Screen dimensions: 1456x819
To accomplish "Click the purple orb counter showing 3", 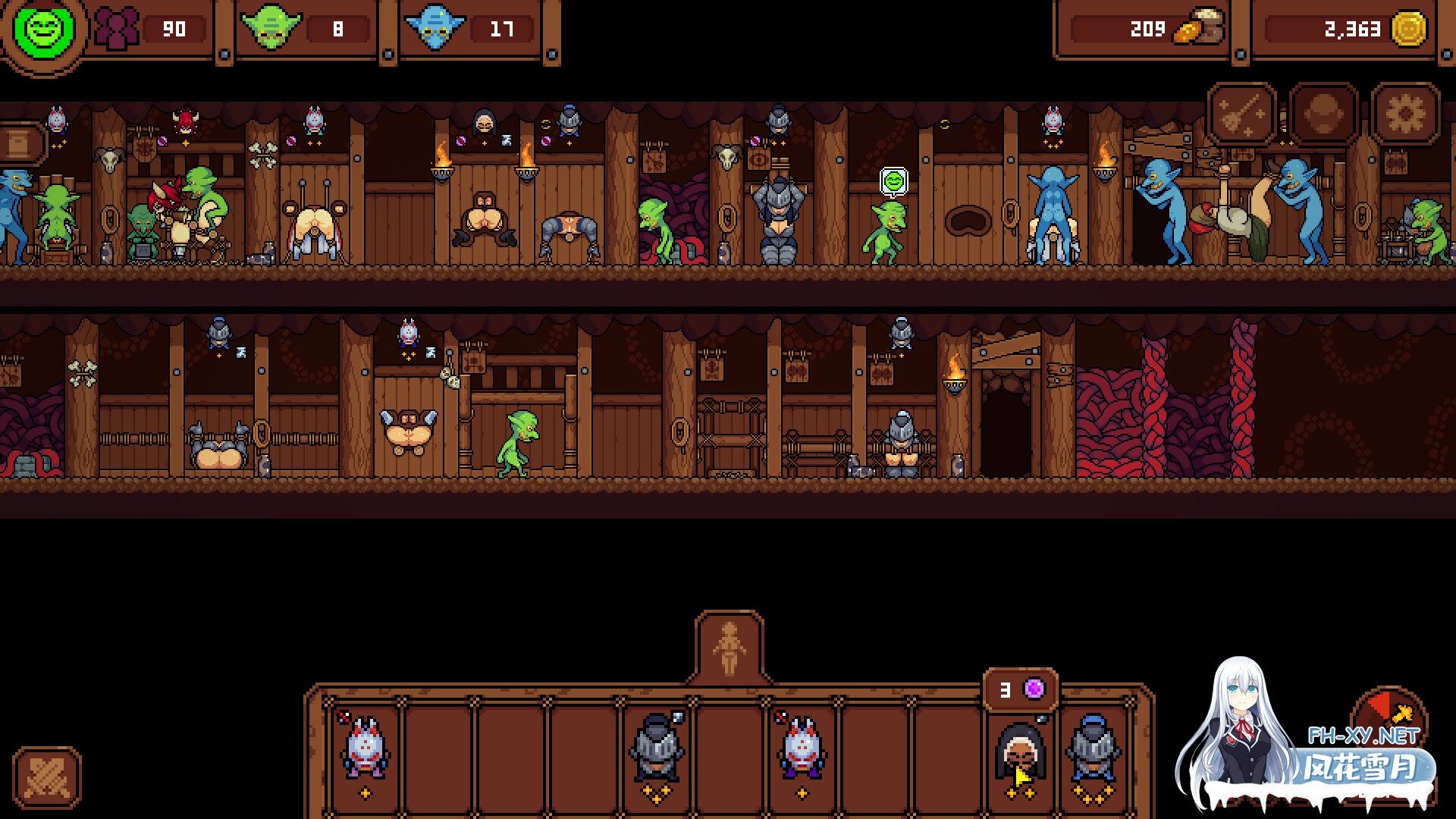I will click(x=1020, y=690).
